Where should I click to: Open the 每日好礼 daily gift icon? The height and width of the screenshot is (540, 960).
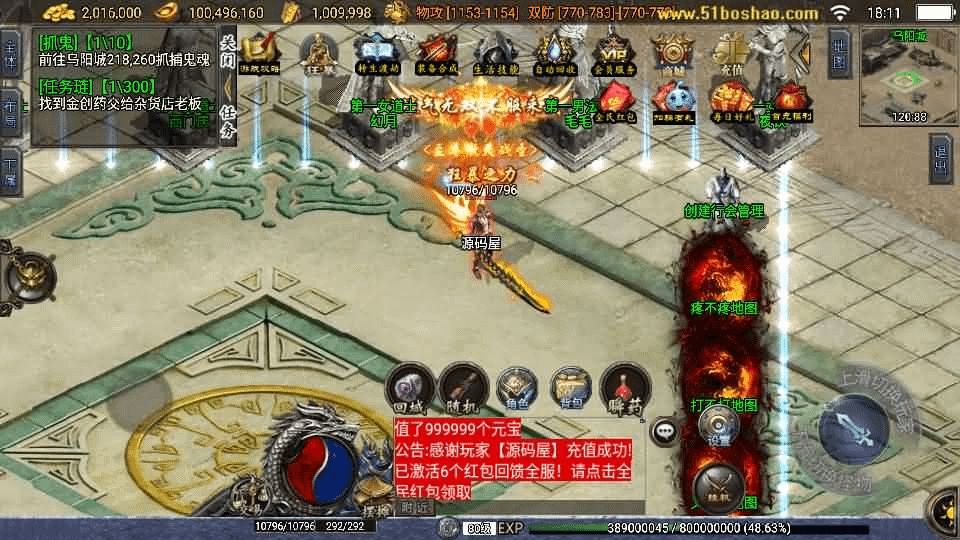point(729,101)
